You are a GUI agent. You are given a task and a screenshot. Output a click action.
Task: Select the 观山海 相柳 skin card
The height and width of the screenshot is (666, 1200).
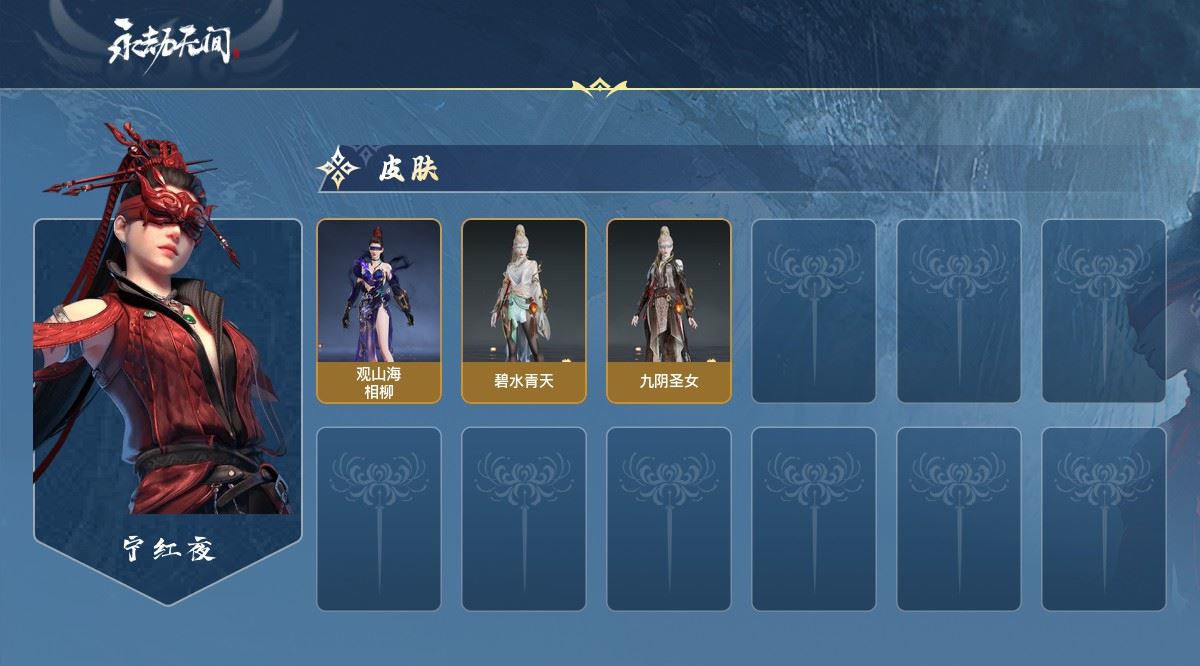[378, 310]
